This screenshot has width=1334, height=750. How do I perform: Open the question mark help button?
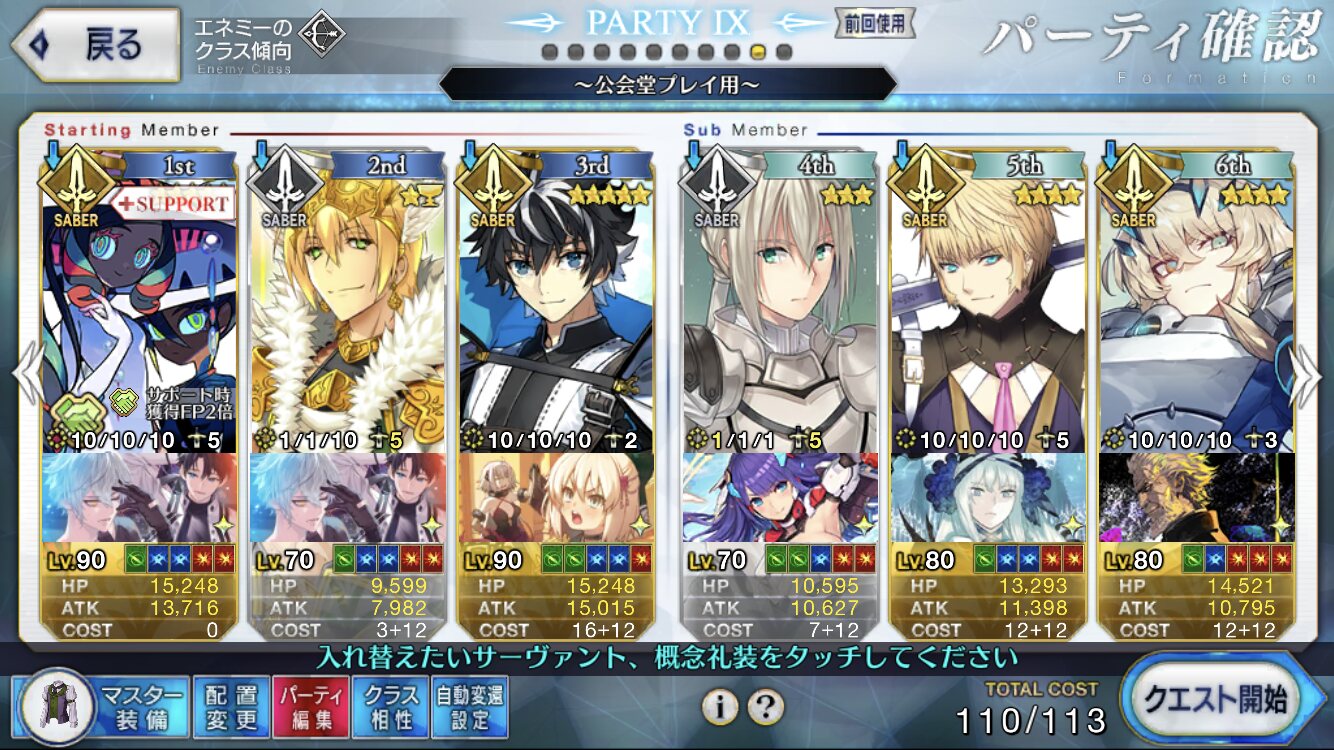point(765,707)
